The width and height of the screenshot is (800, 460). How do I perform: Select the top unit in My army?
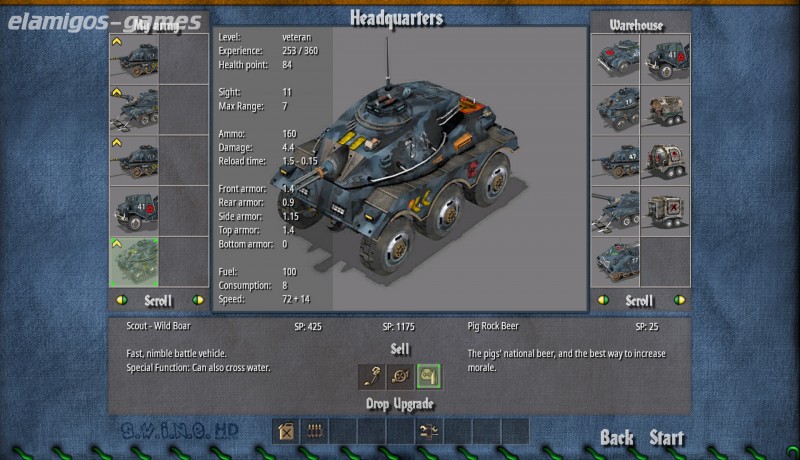(x=133, y=59)
